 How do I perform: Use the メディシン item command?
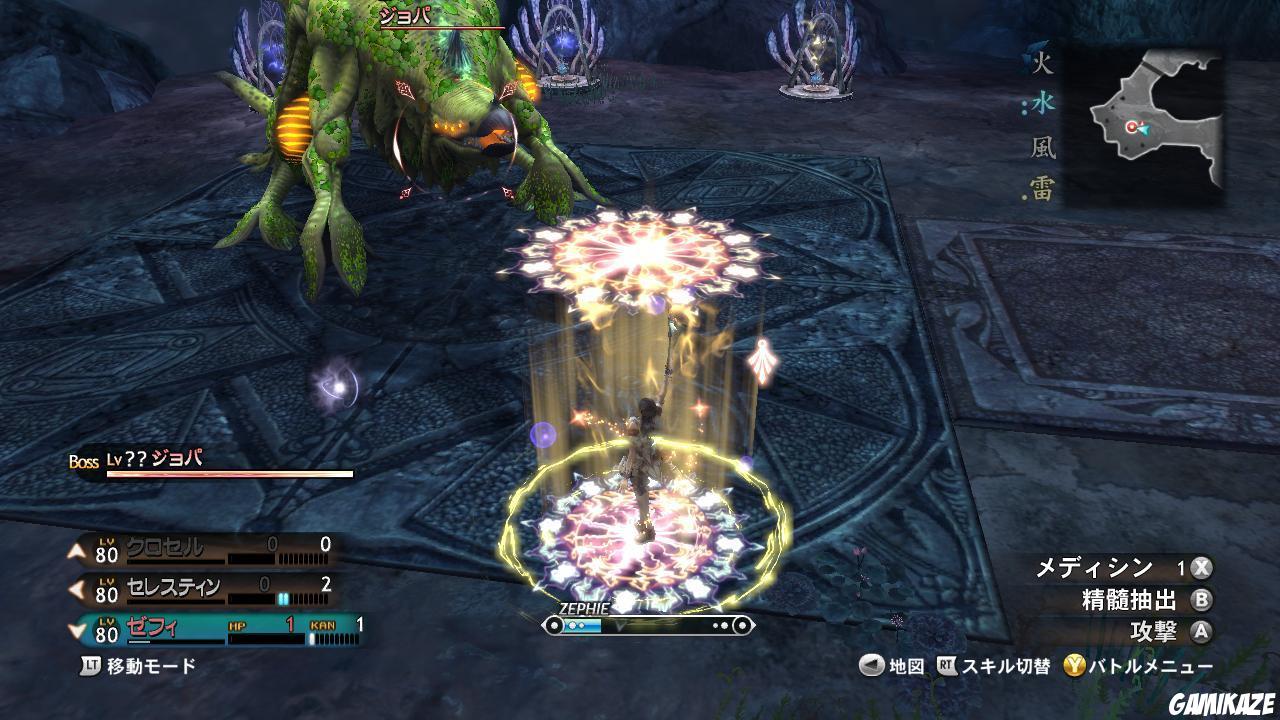(1122, 569)
